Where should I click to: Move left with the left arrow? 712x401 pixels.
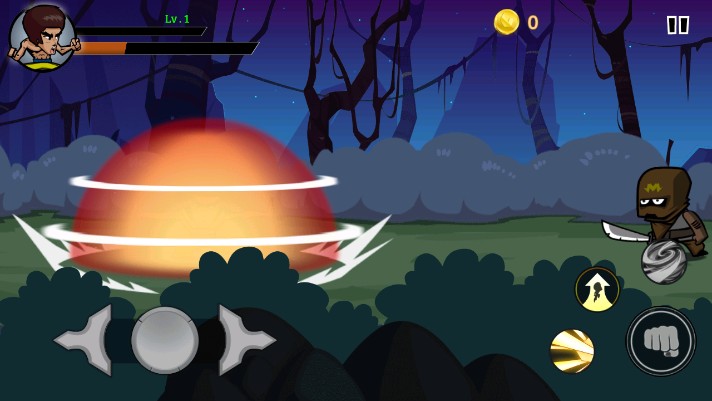pos(86,340)
